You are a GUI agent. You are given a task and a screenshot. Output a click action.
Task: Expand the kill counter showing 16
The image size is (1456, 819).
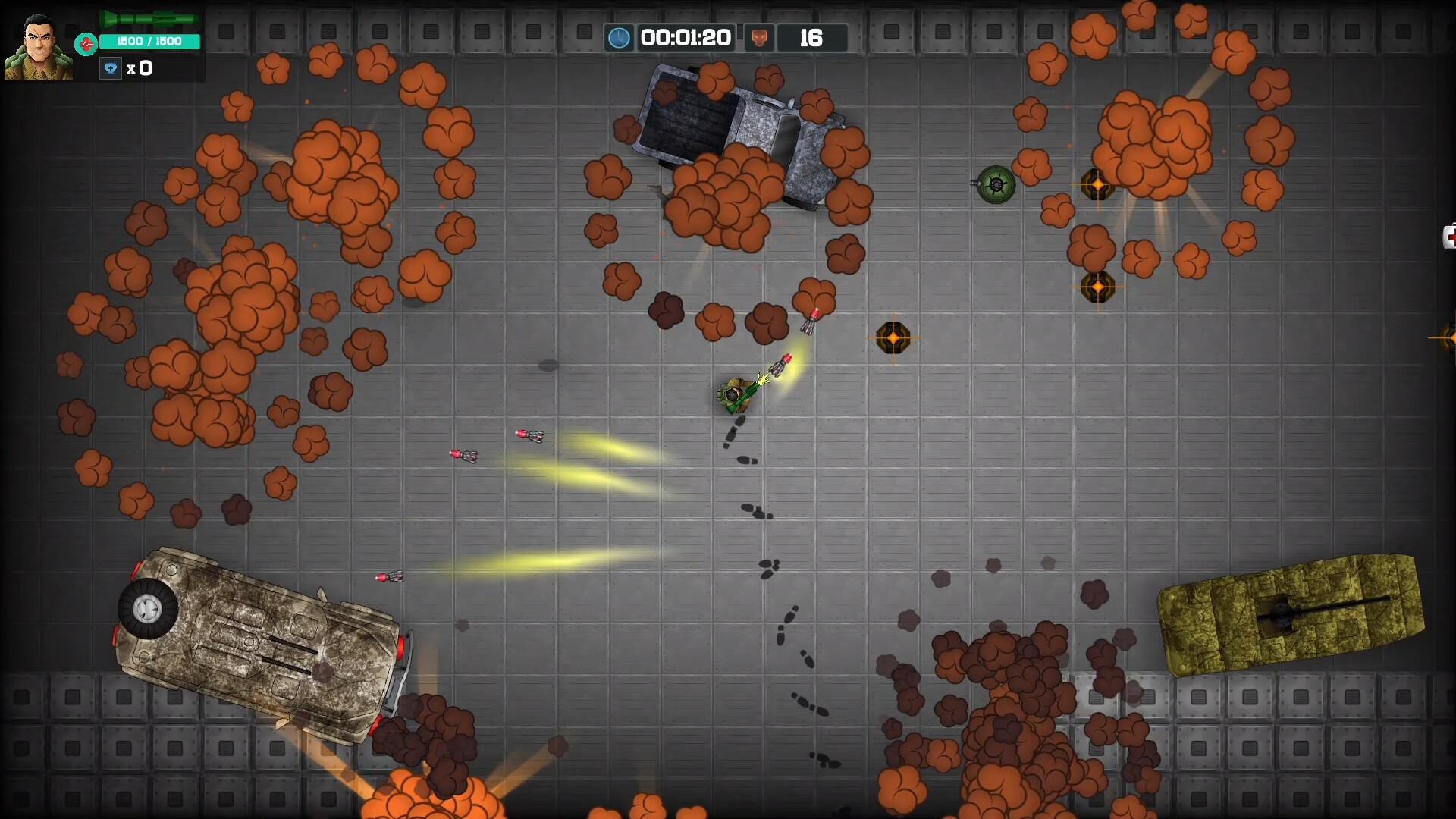tap(812, 38)
